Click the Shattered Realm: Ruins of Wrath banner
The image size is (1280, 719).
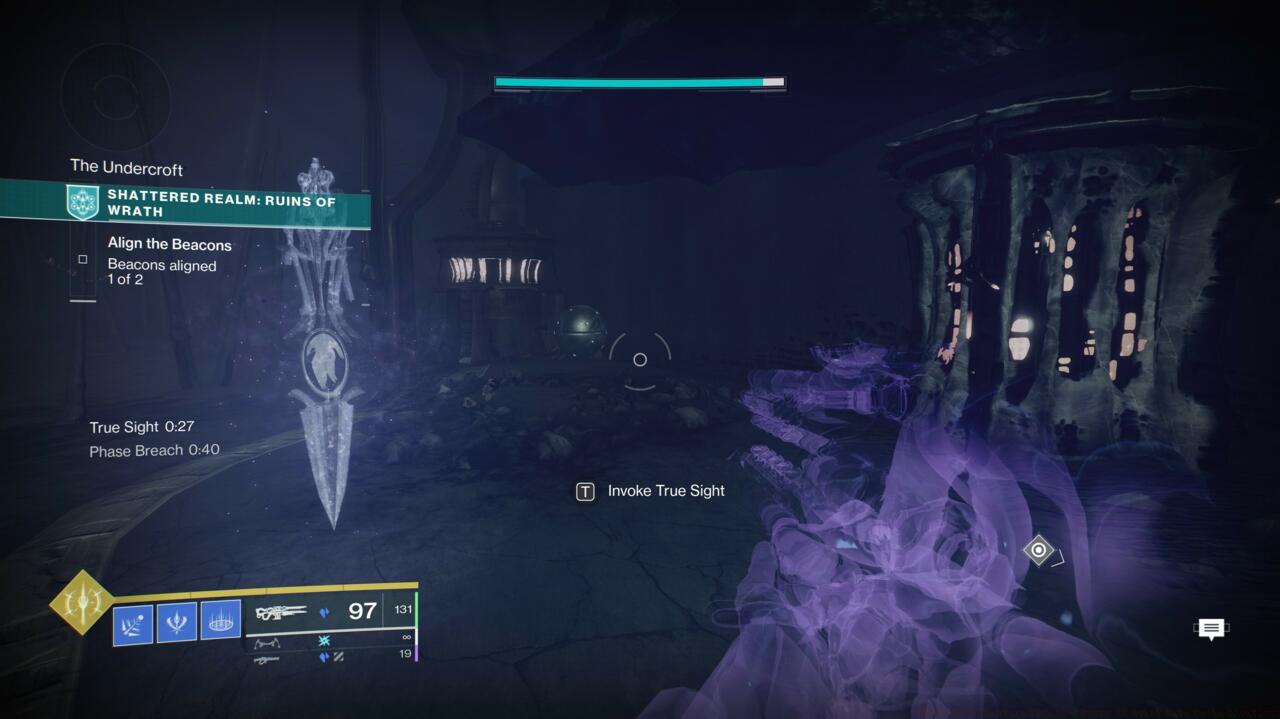click(220, 204)
